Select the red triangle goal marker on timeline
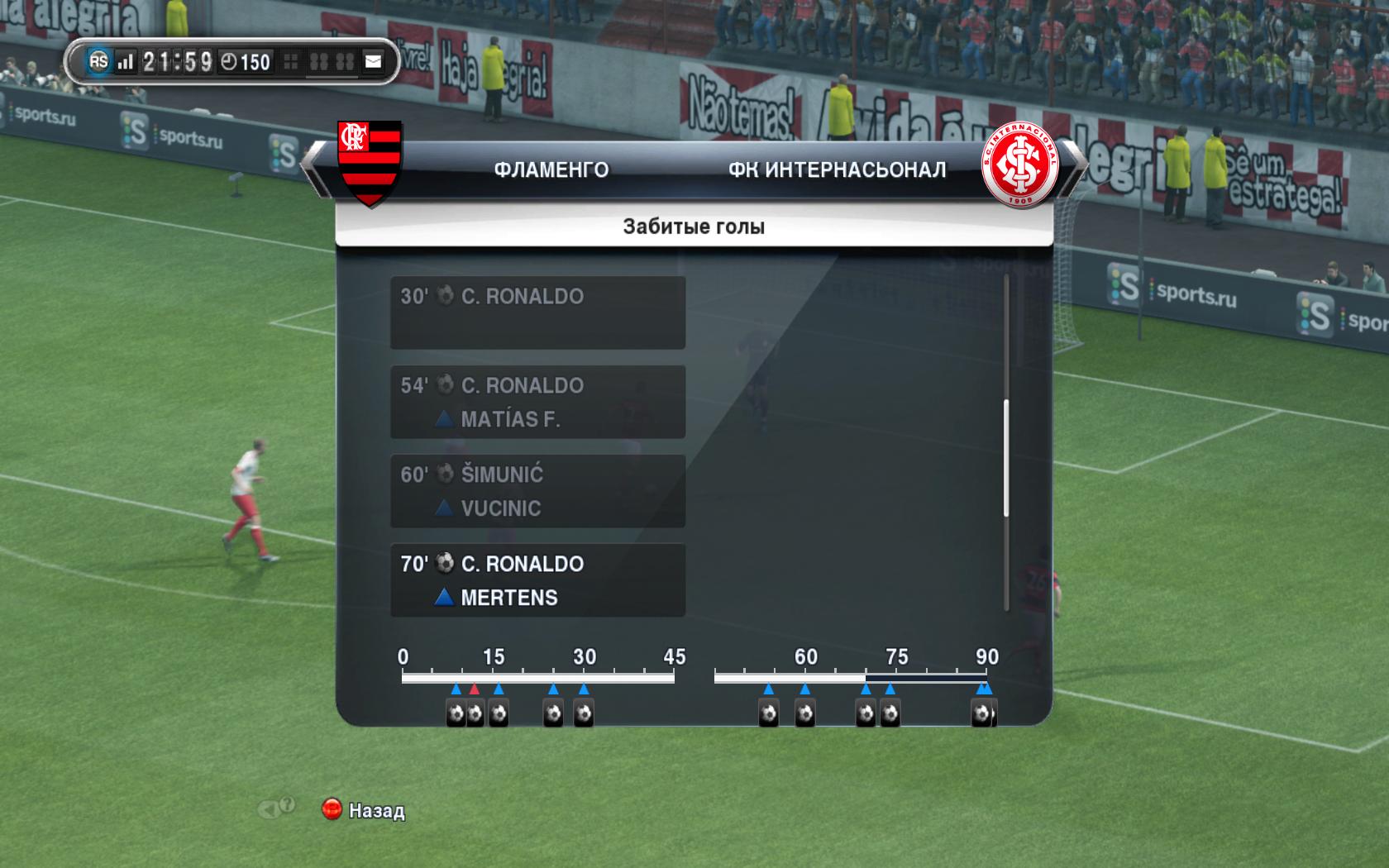Image resolution: width=1389 pixels, height=868 pixels. click(474, 689)
